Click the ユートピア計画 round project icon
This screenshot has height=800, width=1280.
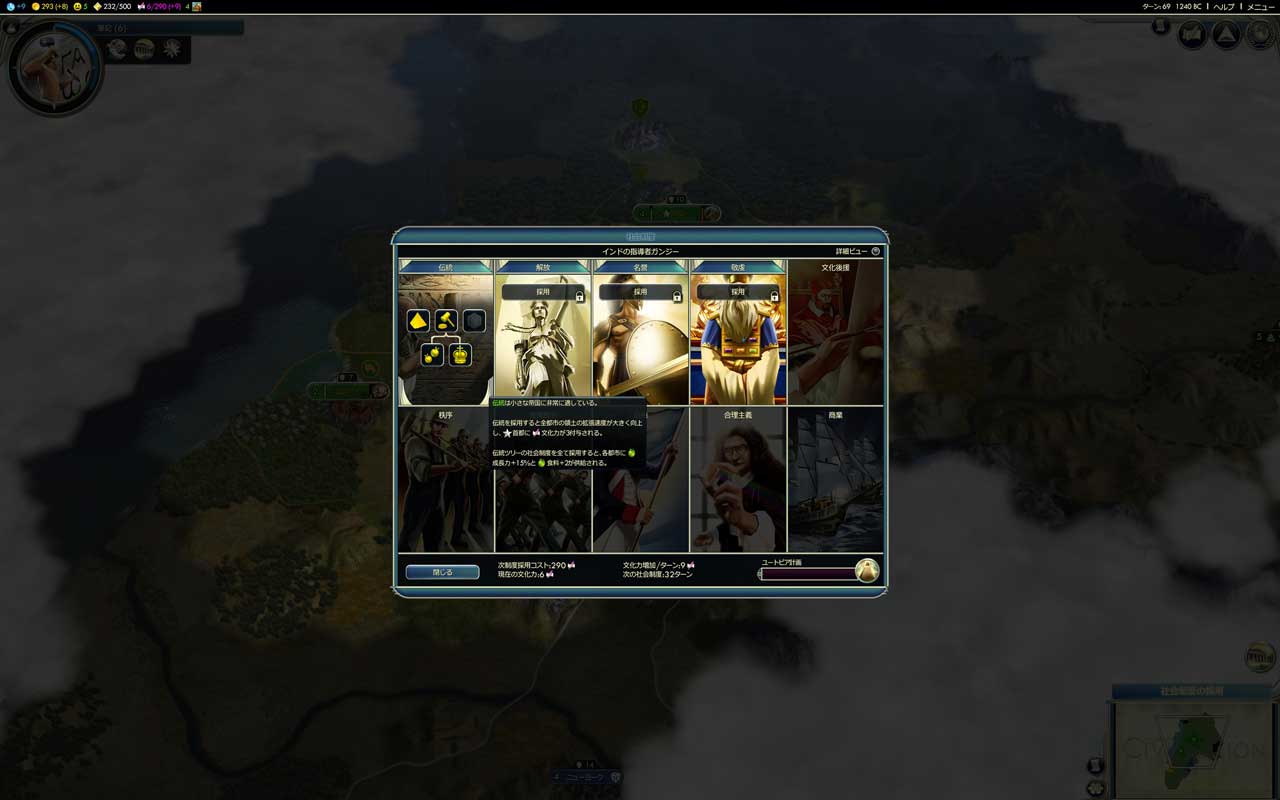(867, 571)
